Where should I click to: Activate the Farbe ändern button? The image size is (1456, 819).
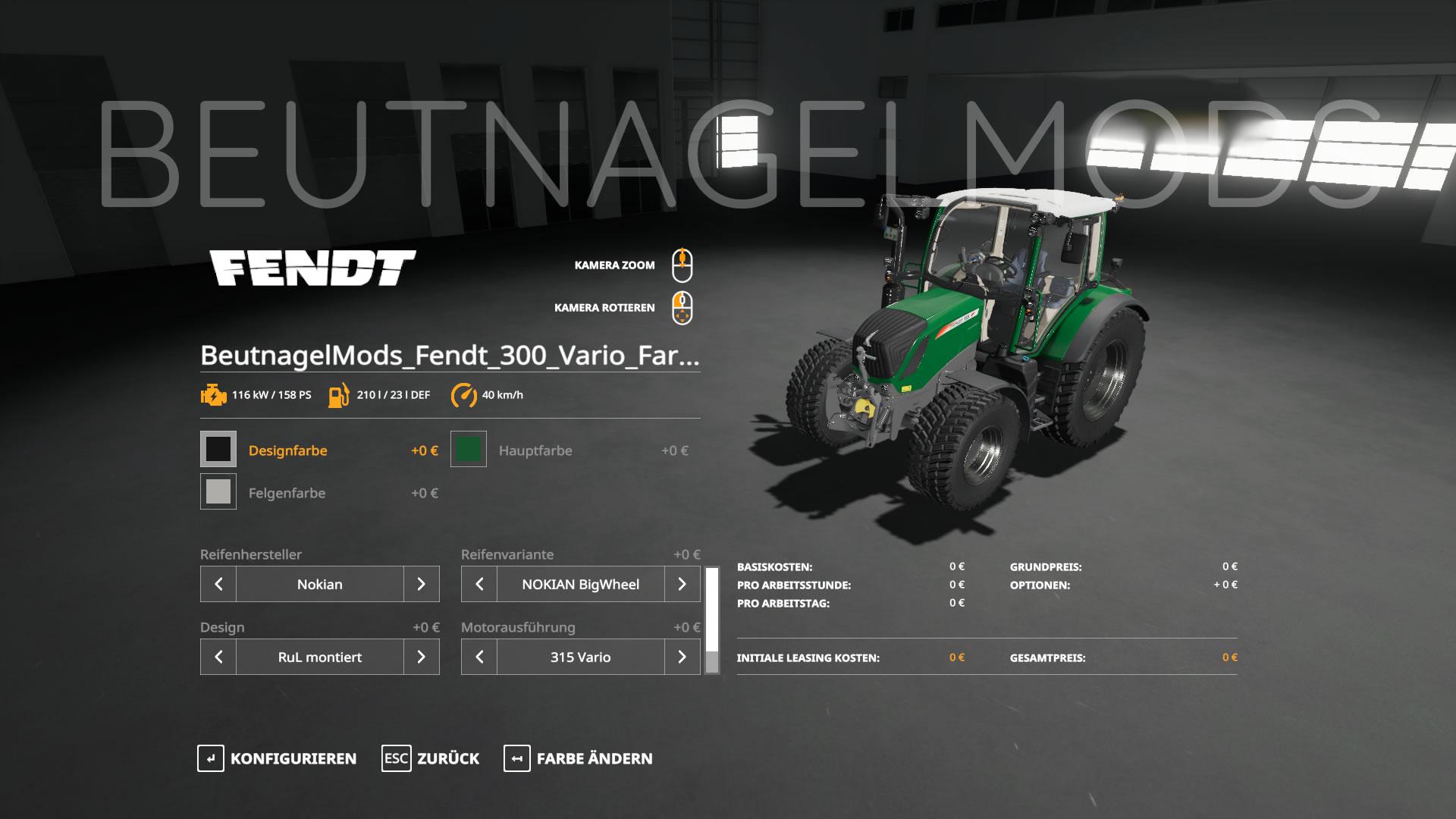tap(578, 758)
